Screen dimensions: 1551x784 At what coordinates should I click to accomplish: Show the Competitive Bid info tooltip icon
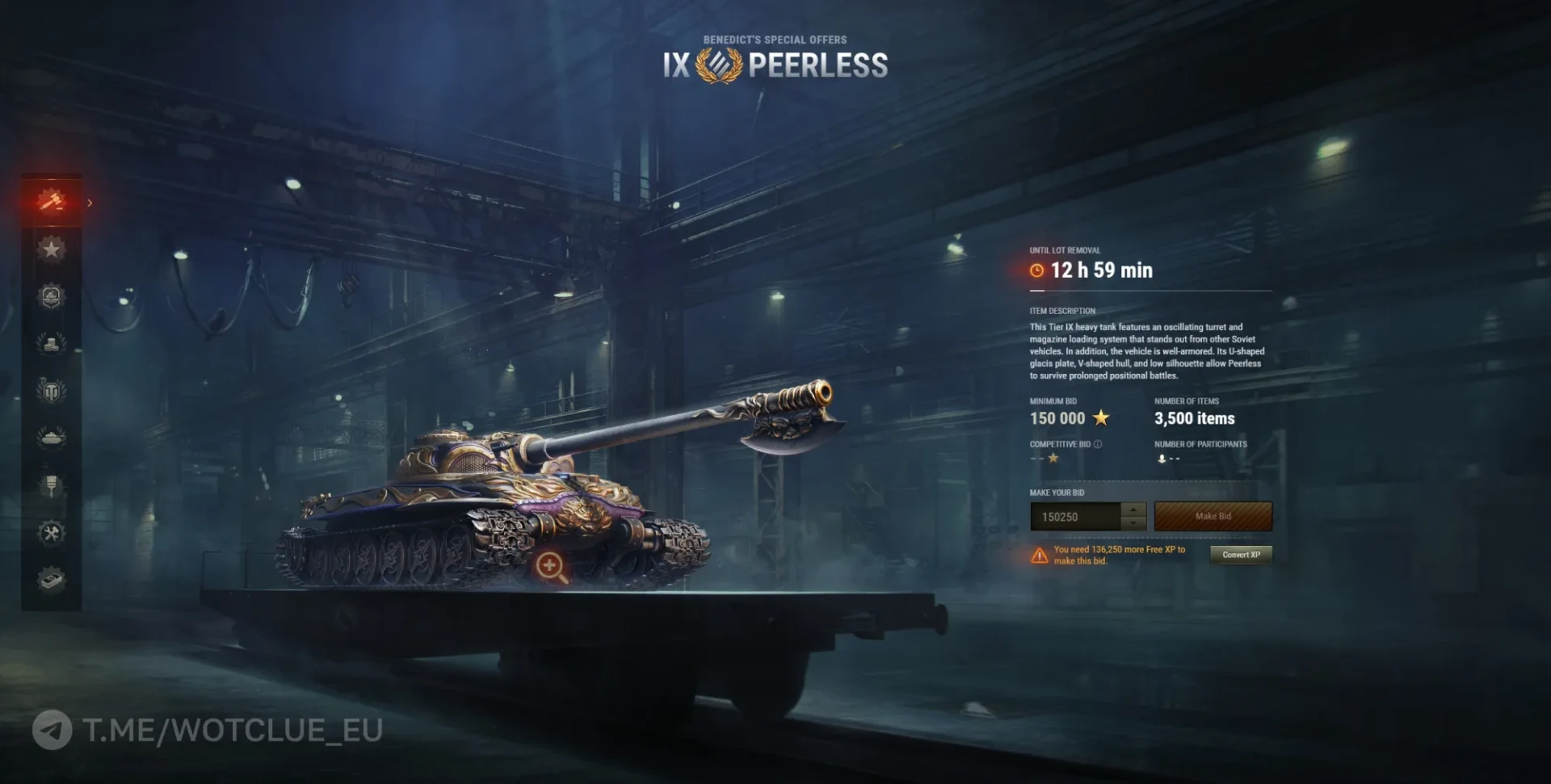point(1098,444)
